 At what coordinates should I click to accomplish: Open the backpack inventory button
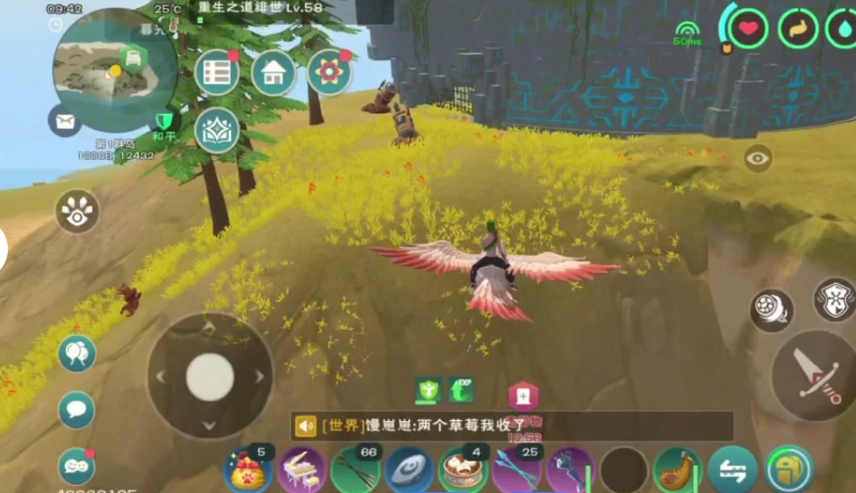(x=789, y=469)
